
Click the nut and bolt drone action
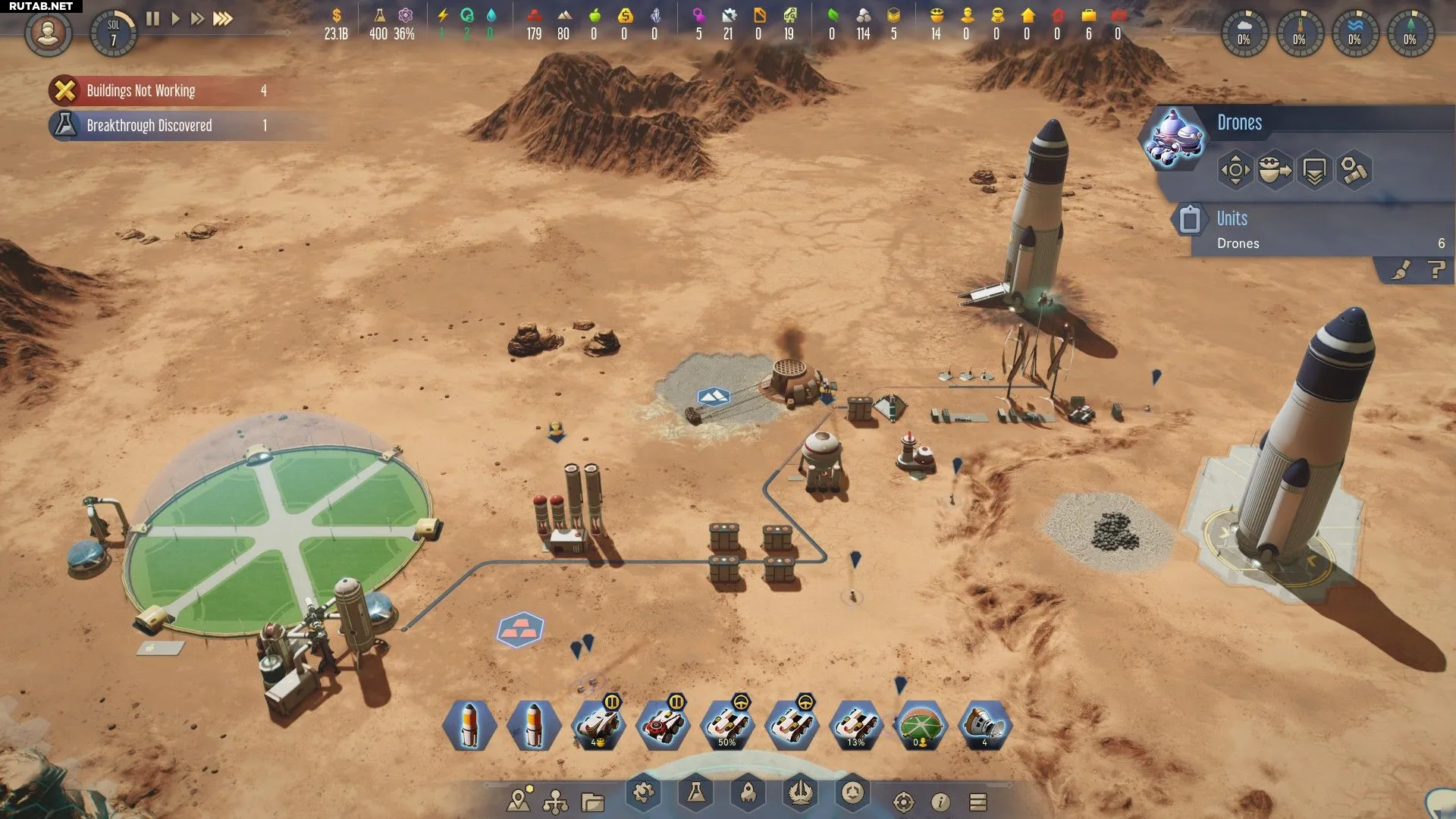coord(1354,170)
